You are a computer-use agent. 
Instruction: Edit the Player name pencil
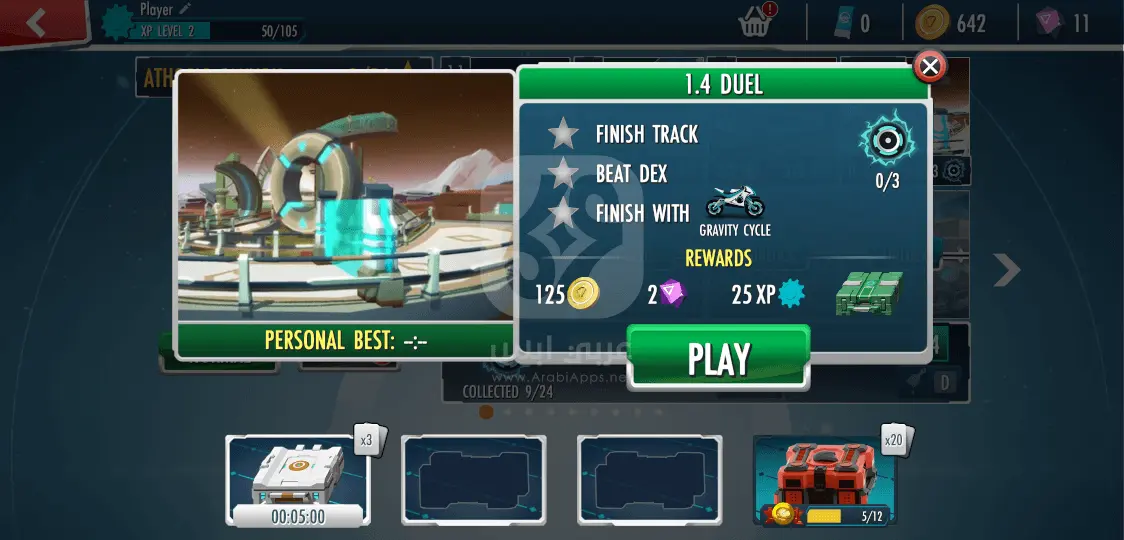pyautogui.click(x=185, y=9)
